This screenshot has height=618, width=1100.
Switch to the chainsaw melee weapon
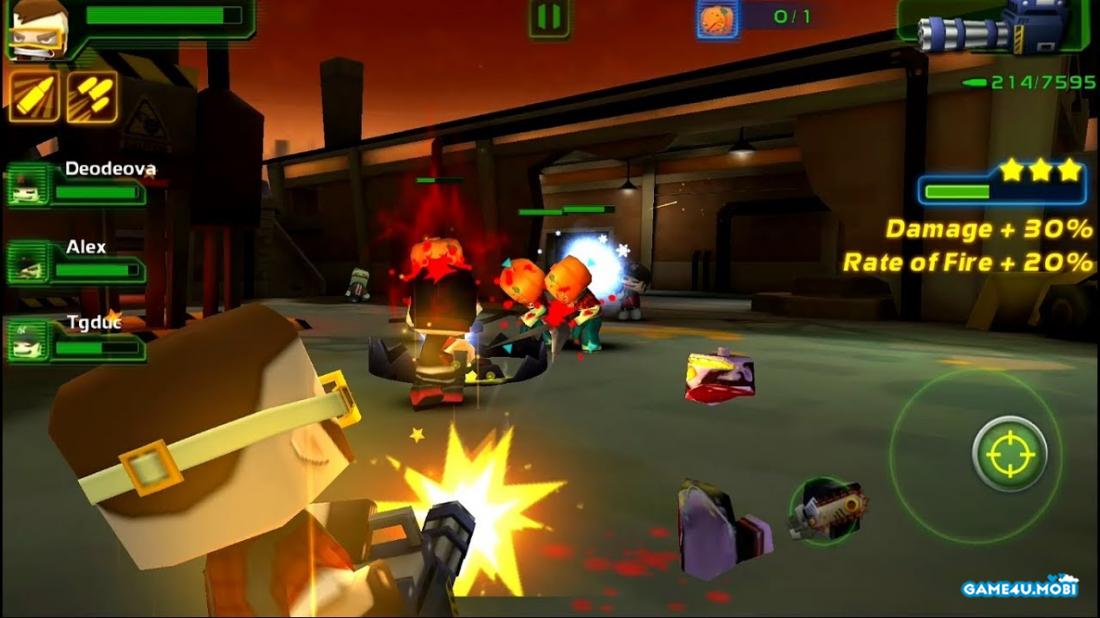[826, 509]
